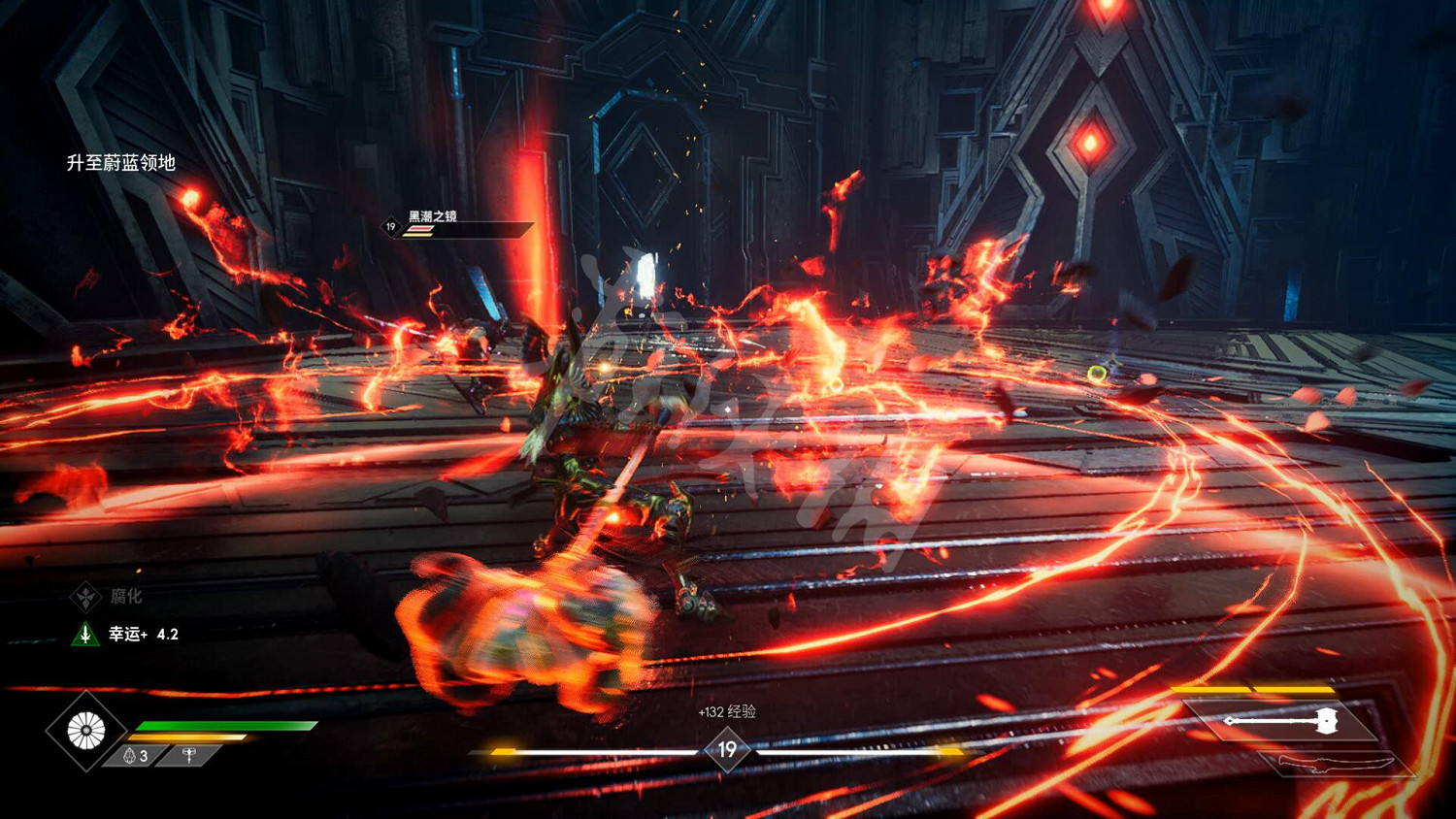The height and width of the screenshot is (819, 1456).
Task: Click the 升至蔚蓝领地 objective text
Action: (x=121, y=163)
